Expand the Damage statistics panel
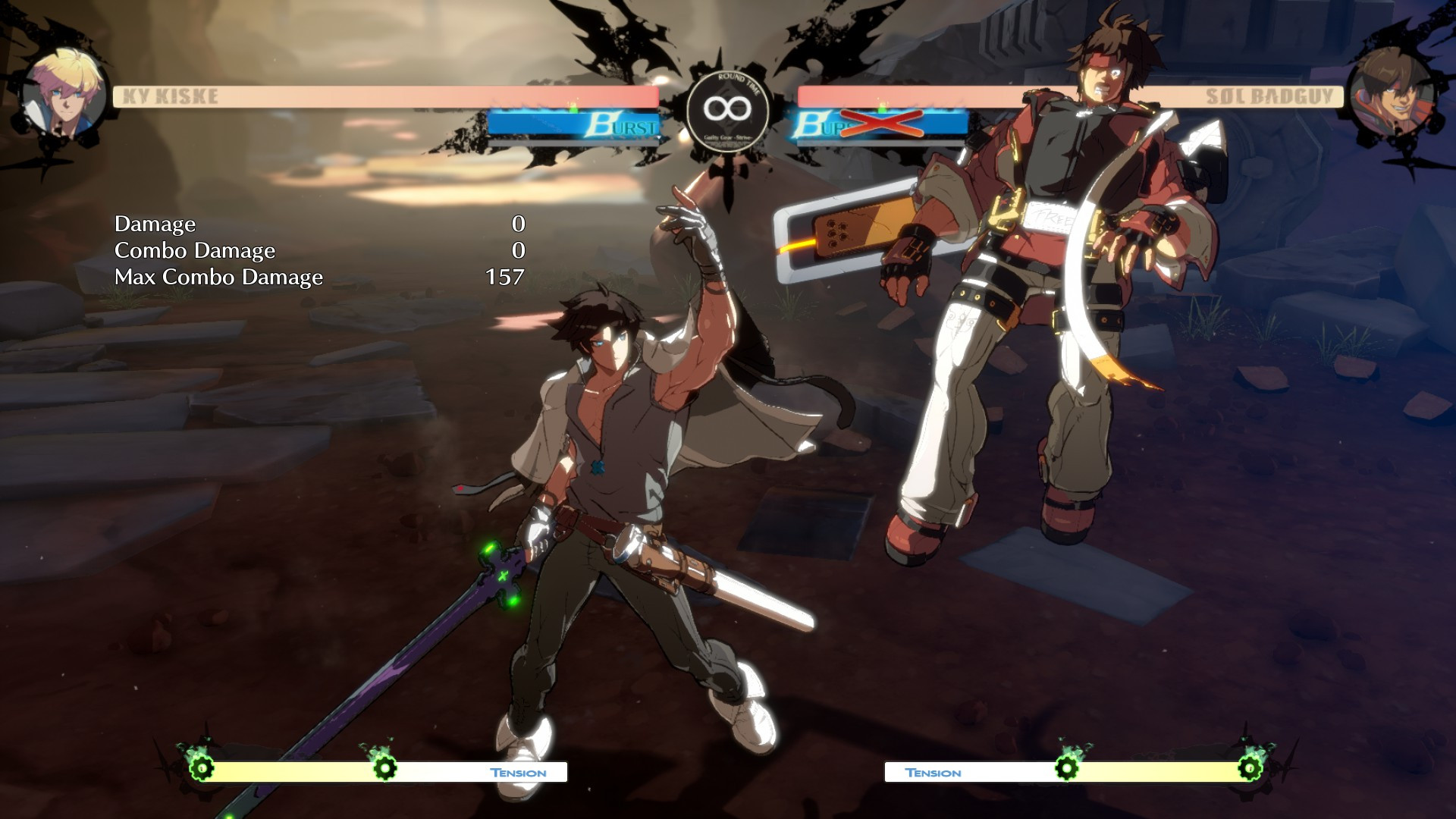 155,224
